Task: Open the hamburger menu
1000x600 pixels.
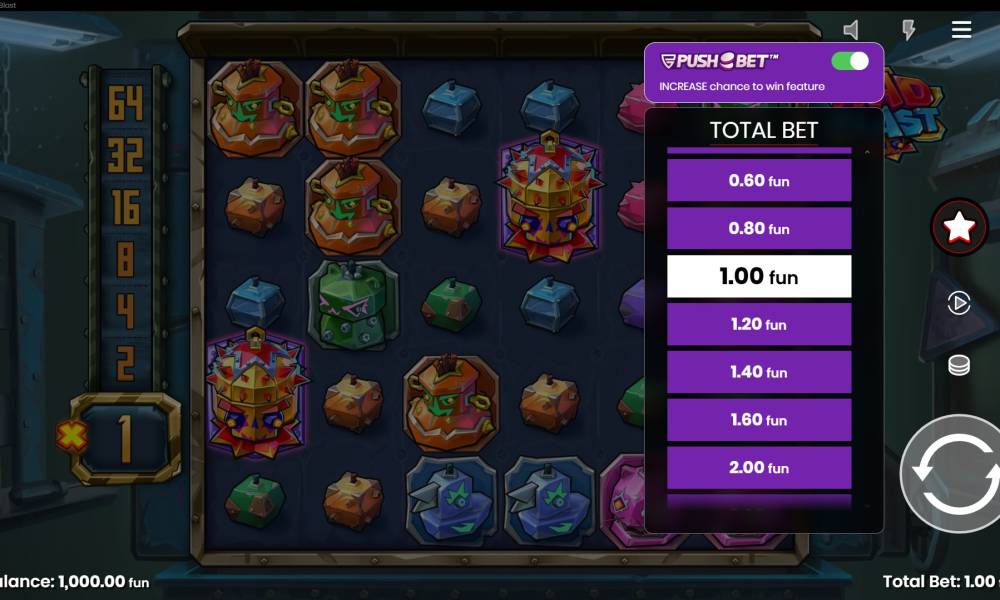Action: point(961,30)
